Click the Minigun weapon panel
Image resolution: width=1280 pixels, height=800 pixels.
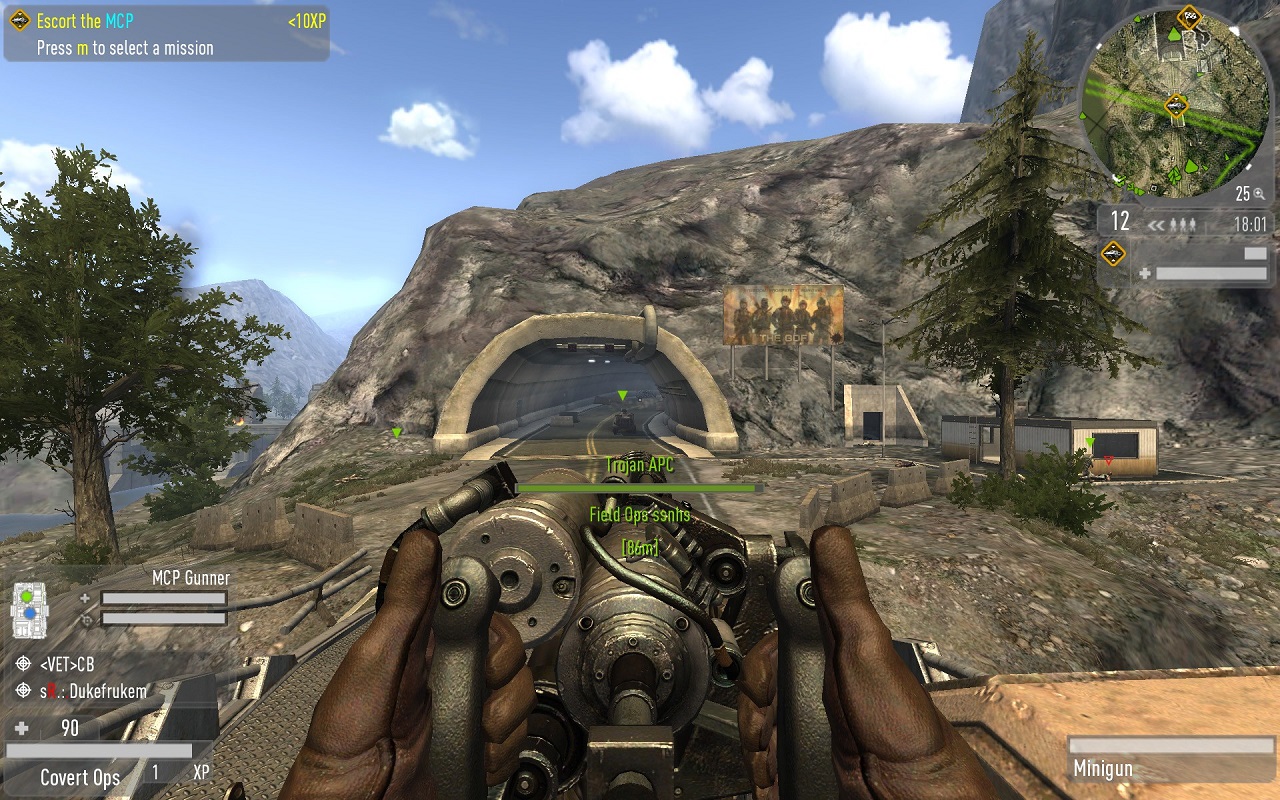pyautogui.click(x=1170, y=759)
